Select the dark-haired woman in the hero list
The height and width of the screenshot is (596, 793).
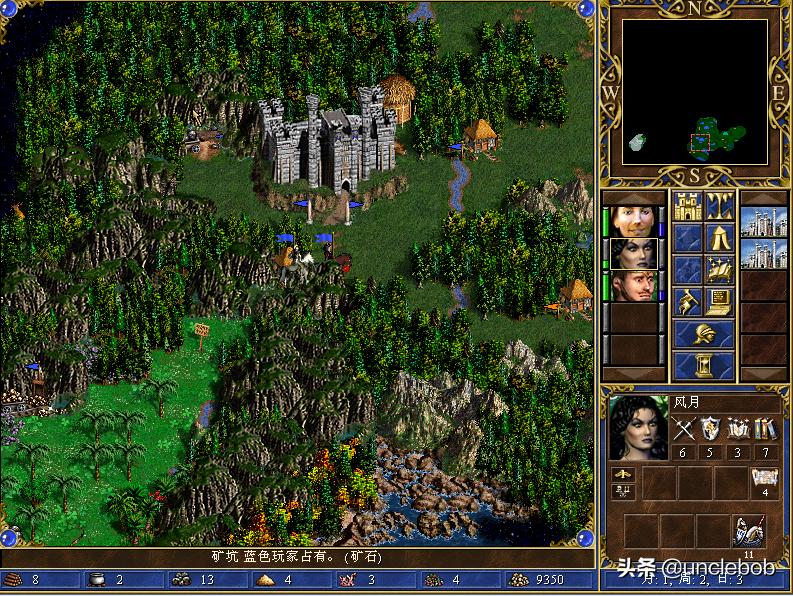pos(632,253)
